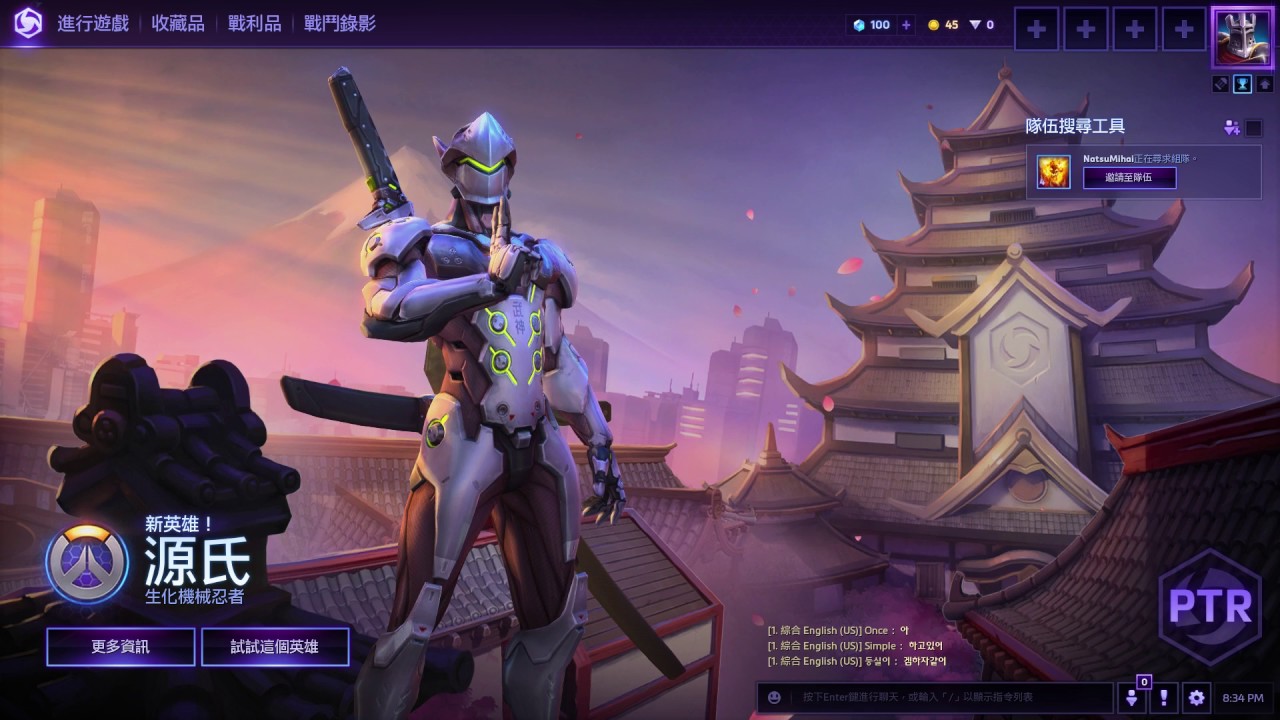Viewport: 1280px width, 720px height.
Task: Try Genji with the 試試這個英雄 button
Action: coord(275,647)
